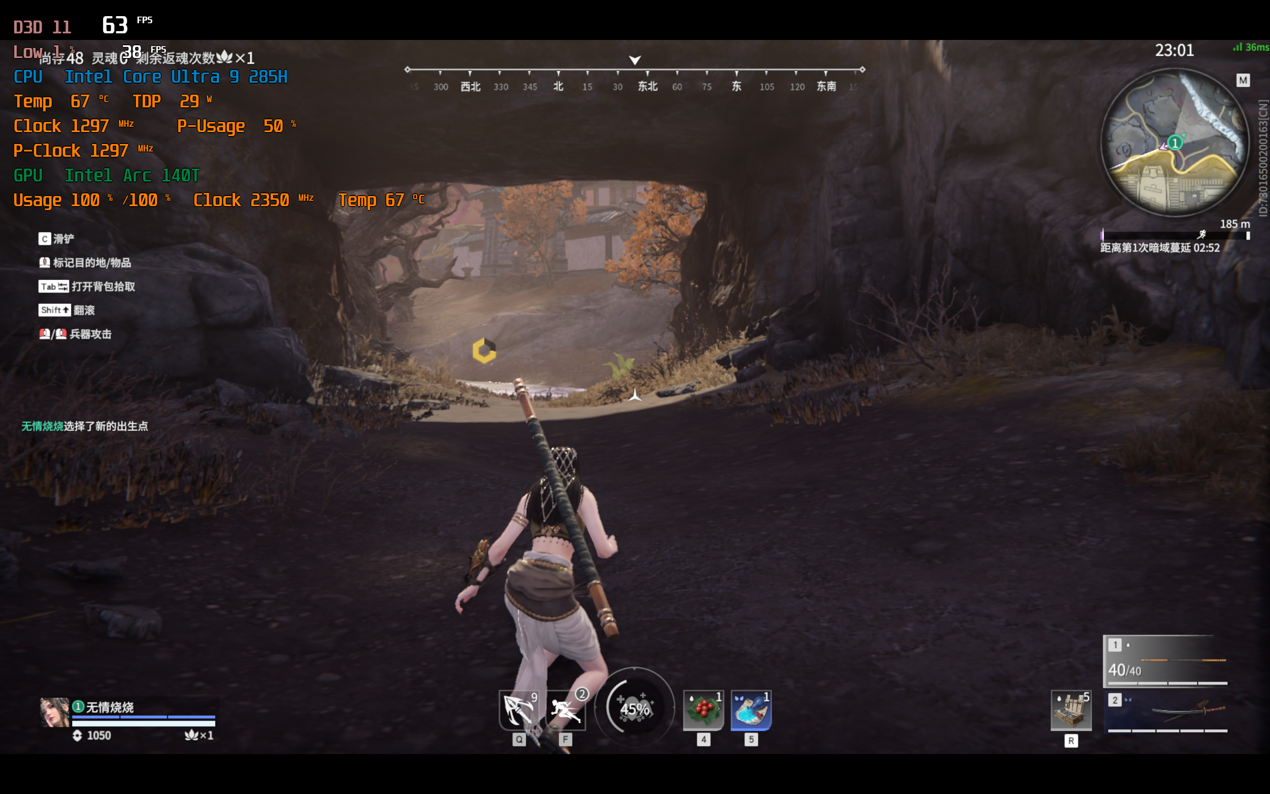The image size is (1270, 794).
Task: Equip the spear in weapon slot 1
Action: coord(1167,661)
